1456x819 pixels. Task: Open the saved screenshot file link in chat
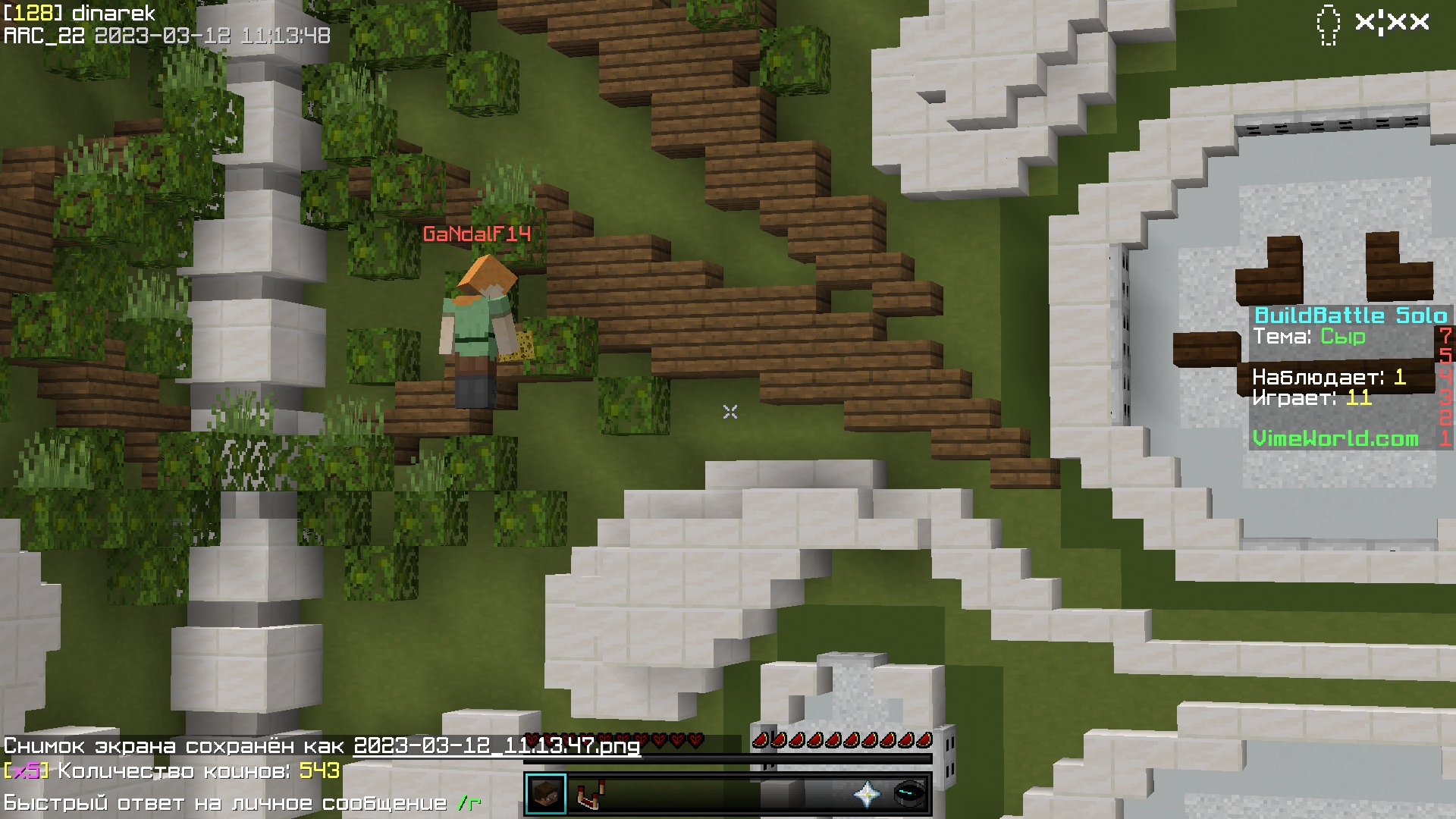497,746
